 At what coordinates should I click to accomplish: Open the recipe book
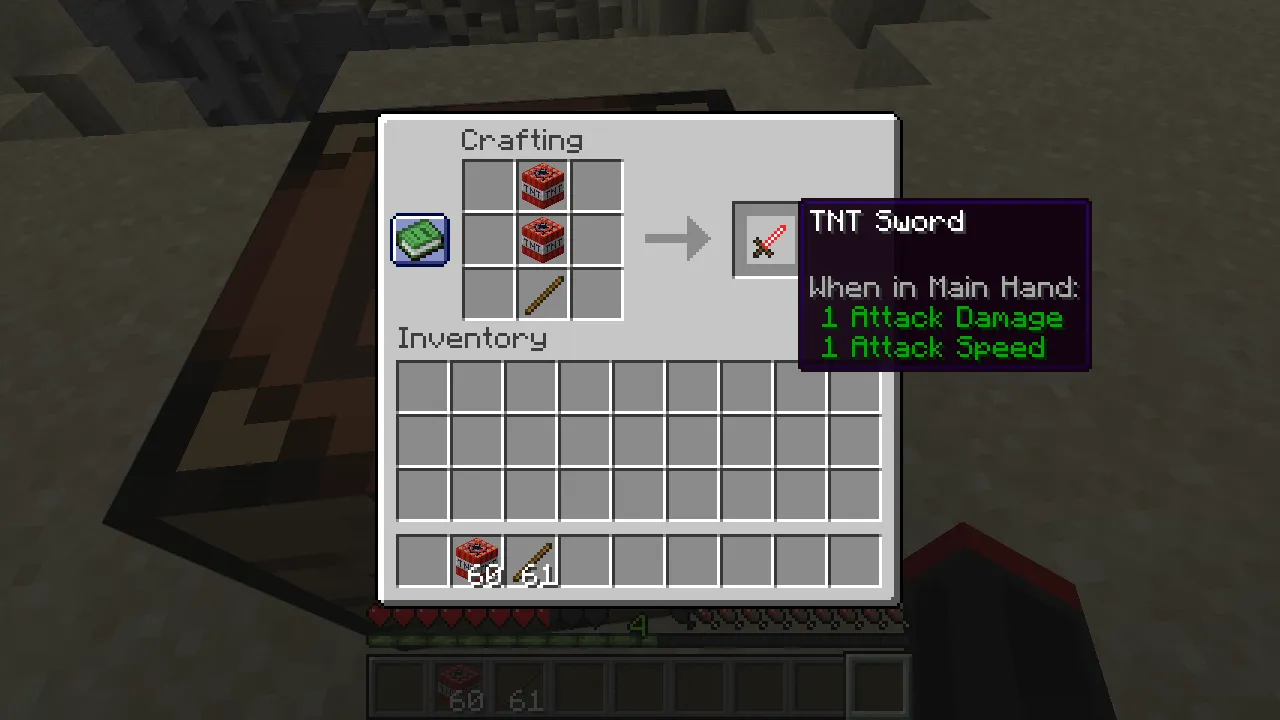click(x=419, y=239)
